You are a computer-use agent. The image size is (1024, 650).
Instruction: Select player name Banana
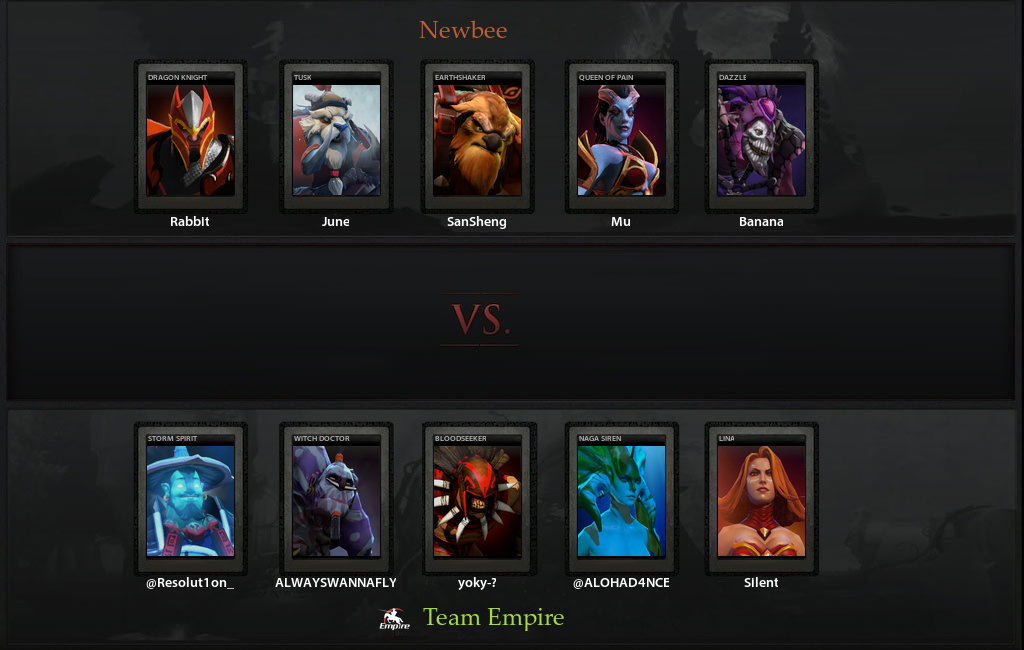(x=761, y=222)
